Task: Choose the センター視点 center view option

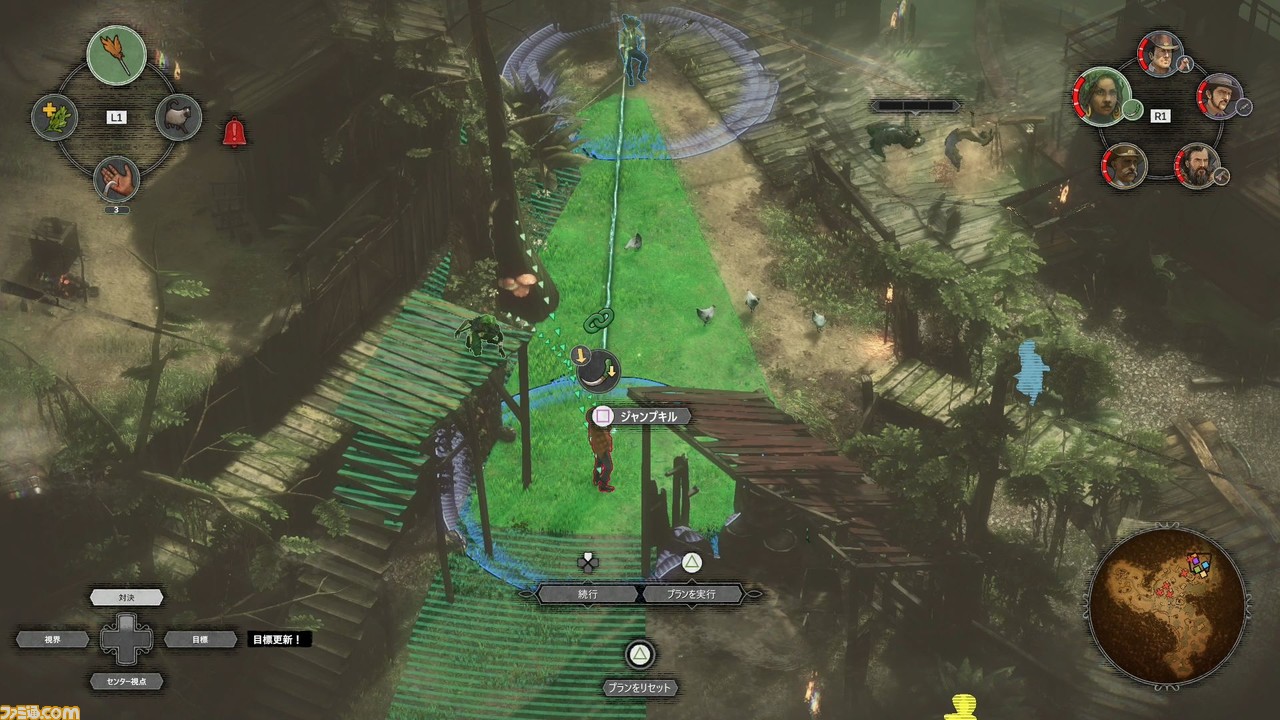Action: click(126, 681)
